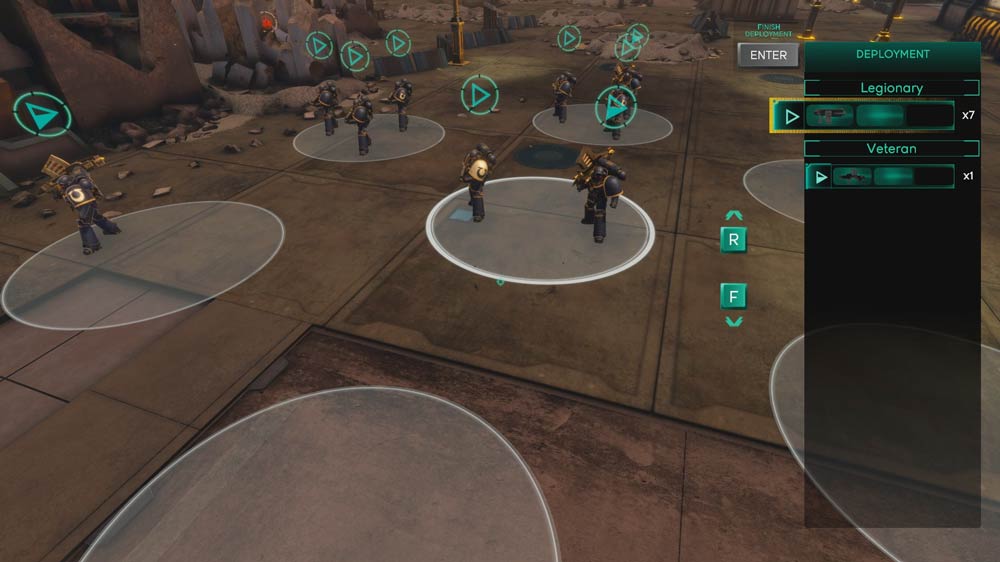Click the down arrow below F
This screenshot has height=562, width=1000.
point(734,322)
